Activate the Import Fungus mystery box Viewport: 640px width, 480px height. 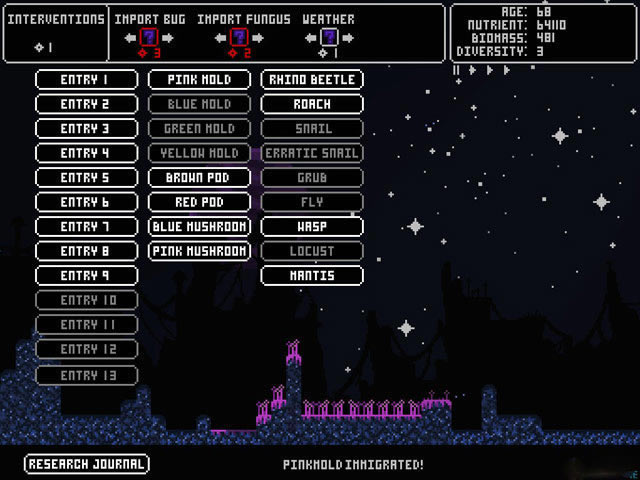(x=239, y=38)
